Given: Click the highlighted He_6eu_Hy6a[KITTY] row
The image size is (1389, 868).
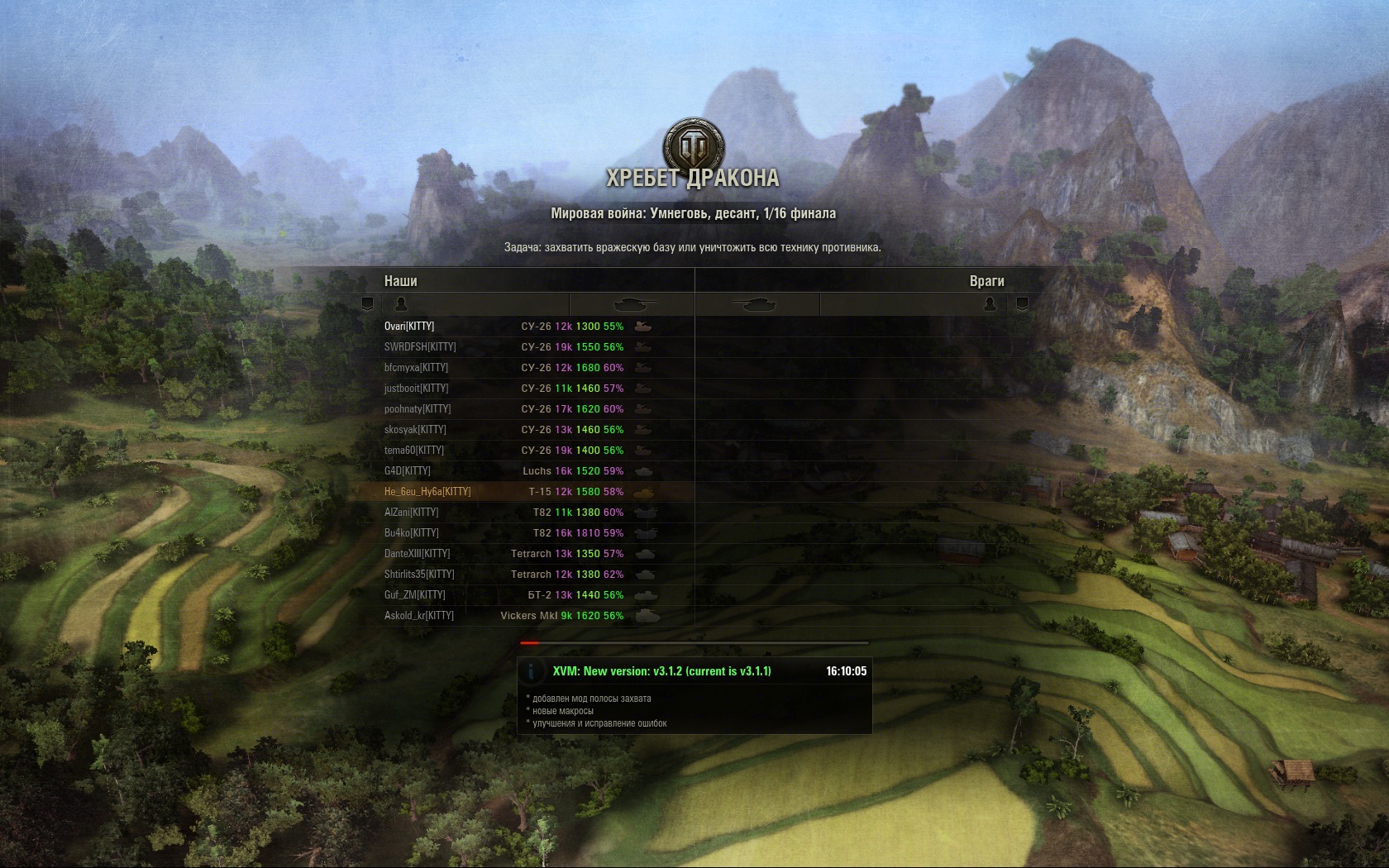Looking at the screenshot, I should [x=427, y=492].
